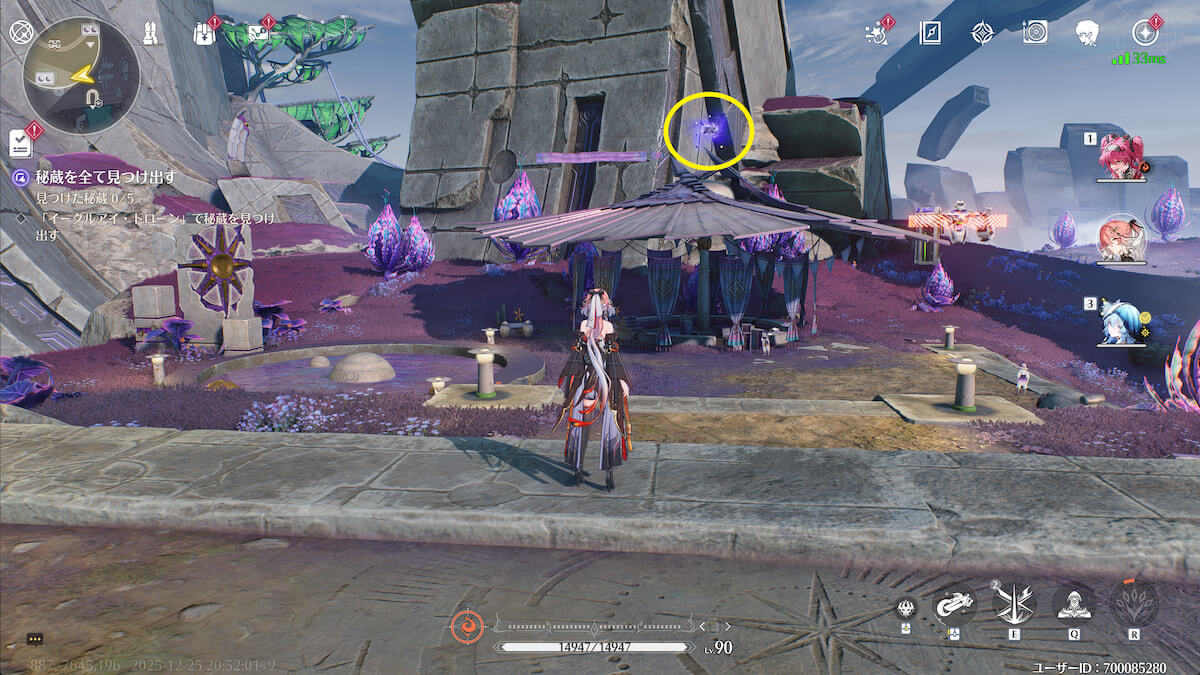This screenshot has height=675, width=1200.
Task: Switch to the pink-haired character in slot 1
Action: [x=1120, y=156]
